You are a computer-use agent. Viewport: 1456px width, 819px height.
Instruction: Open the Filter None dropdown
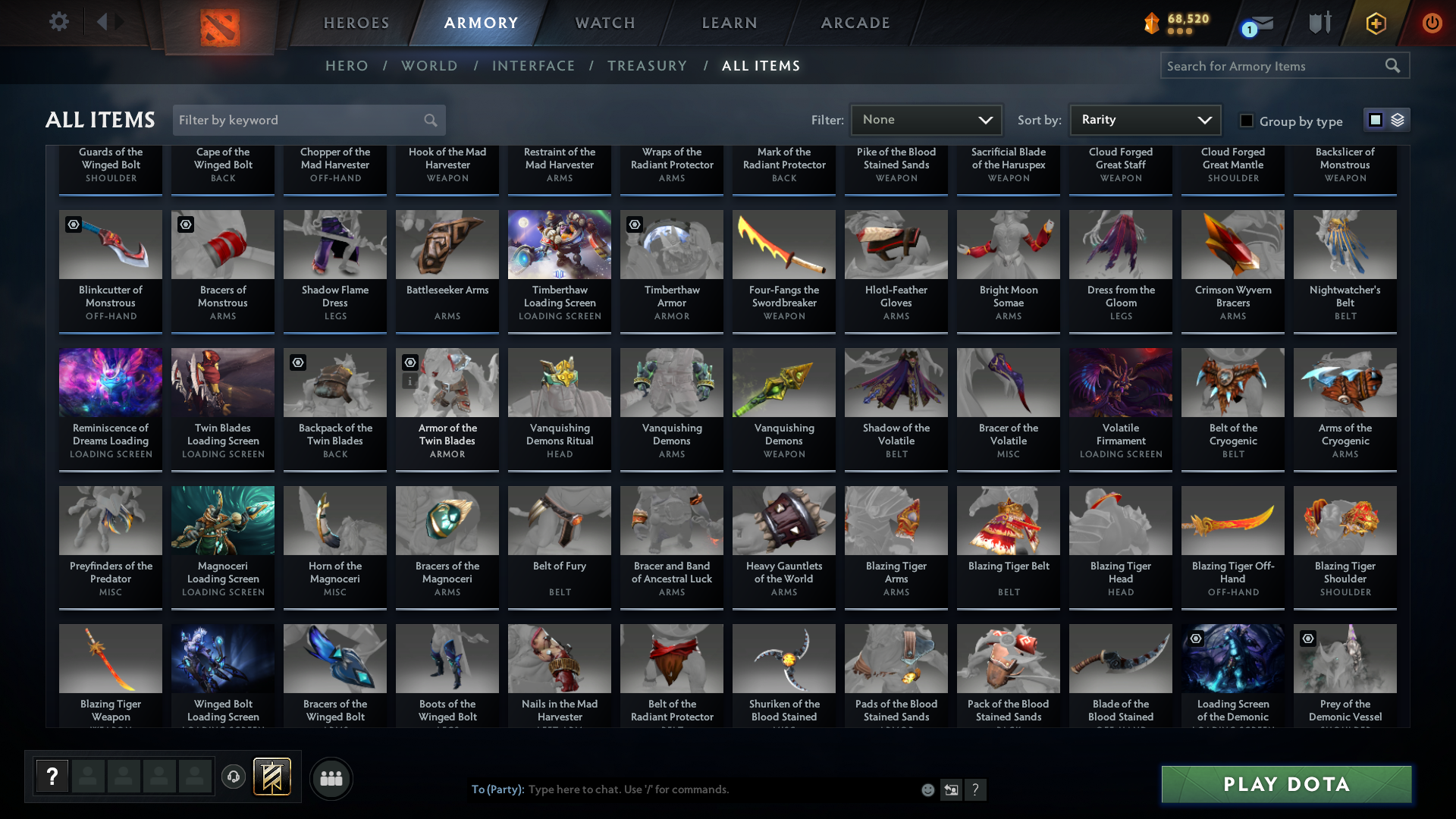pyautogui.click(x=926, y=120)
